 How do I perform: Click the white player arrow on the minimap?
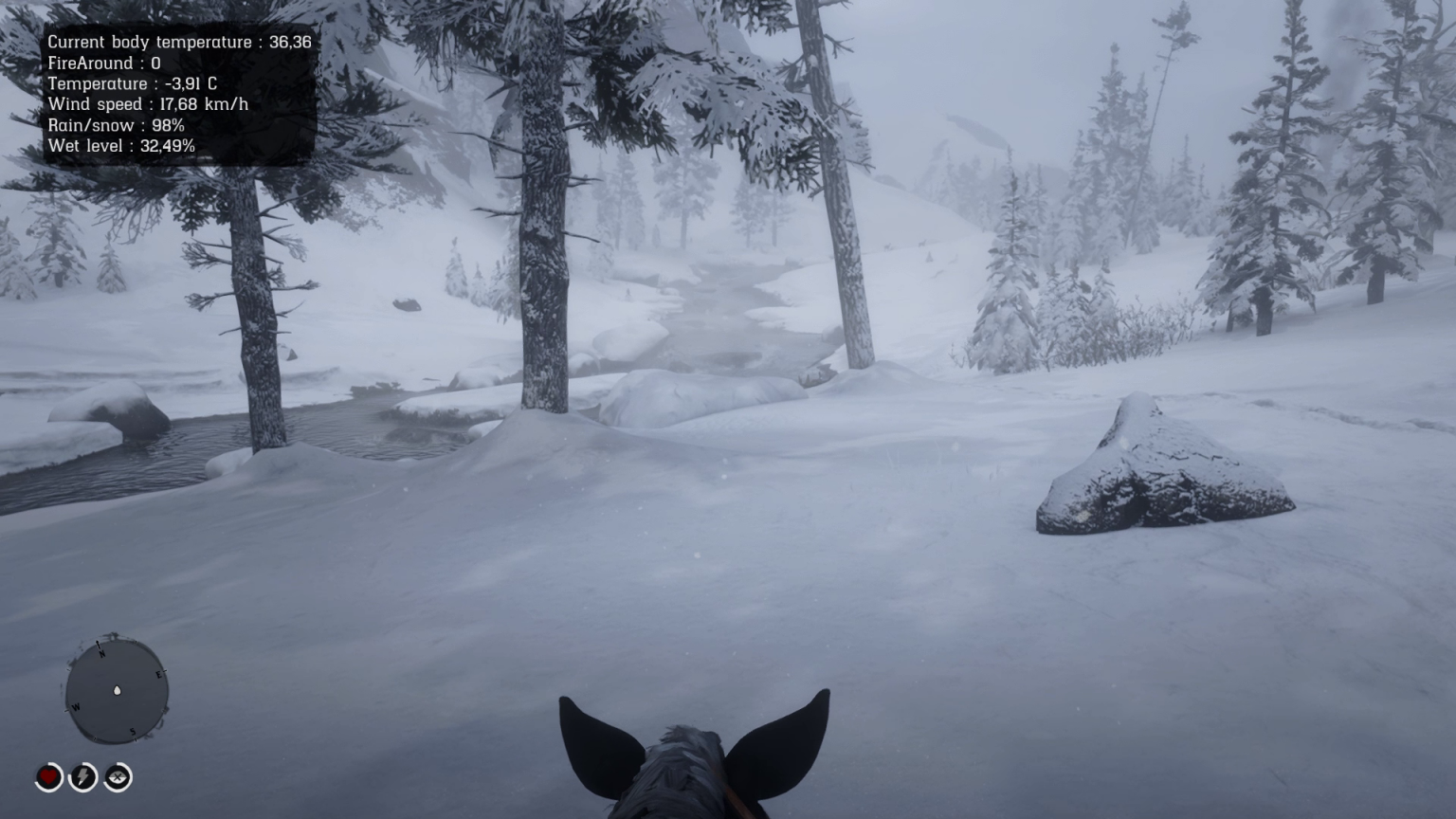116,691
